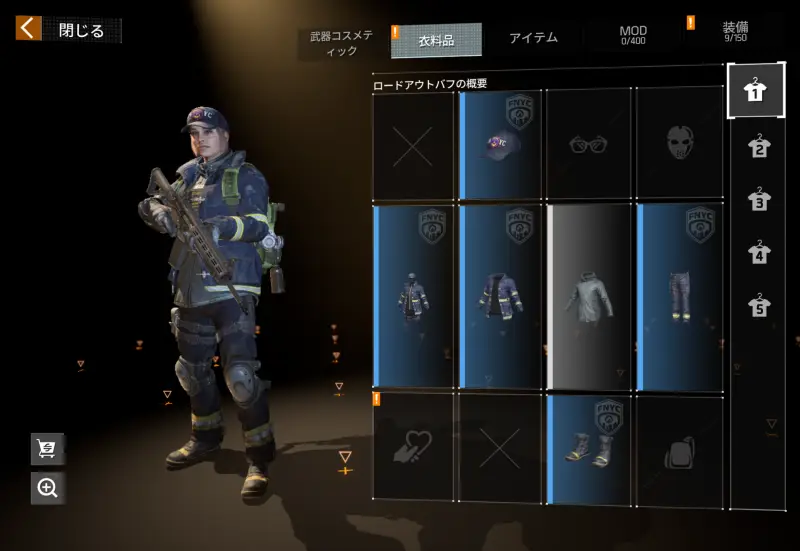This screenshot has height=551, width=800.
Task: Open the shopping cart store button
Action: 47,449
